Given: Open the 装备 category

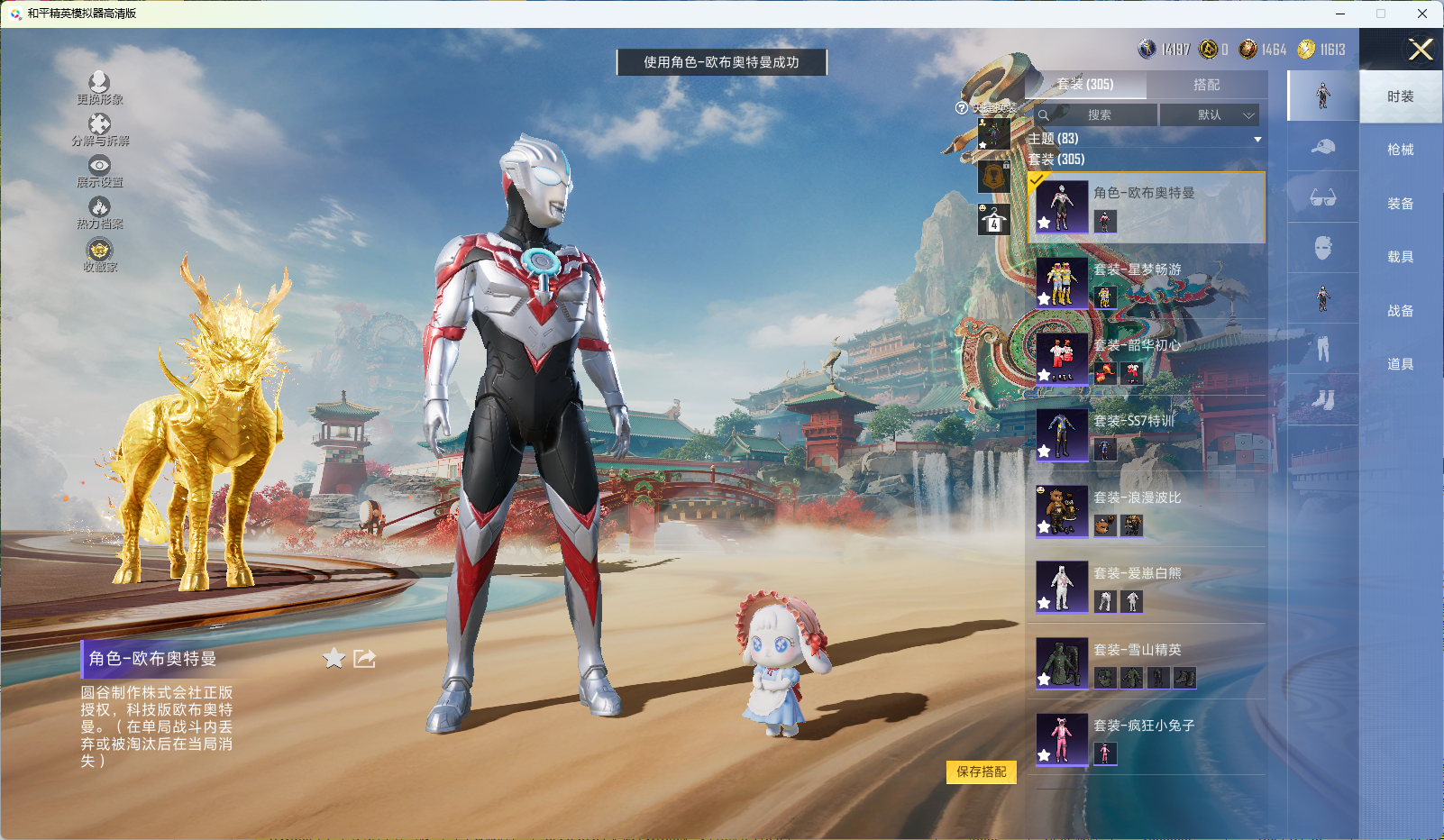Looking at the screenshot, I should [1400, 204].
